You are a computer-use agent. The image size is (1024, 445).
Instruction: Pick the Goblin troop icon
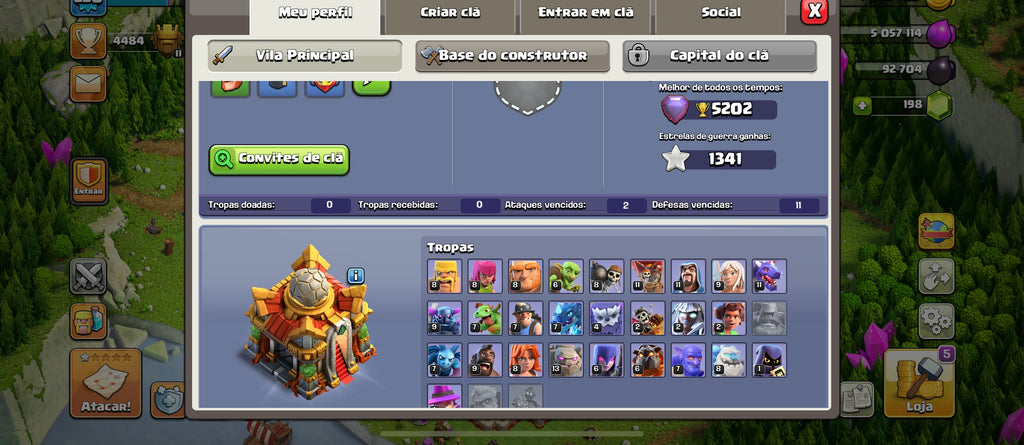pyautogui.click(x=564, y=276)
